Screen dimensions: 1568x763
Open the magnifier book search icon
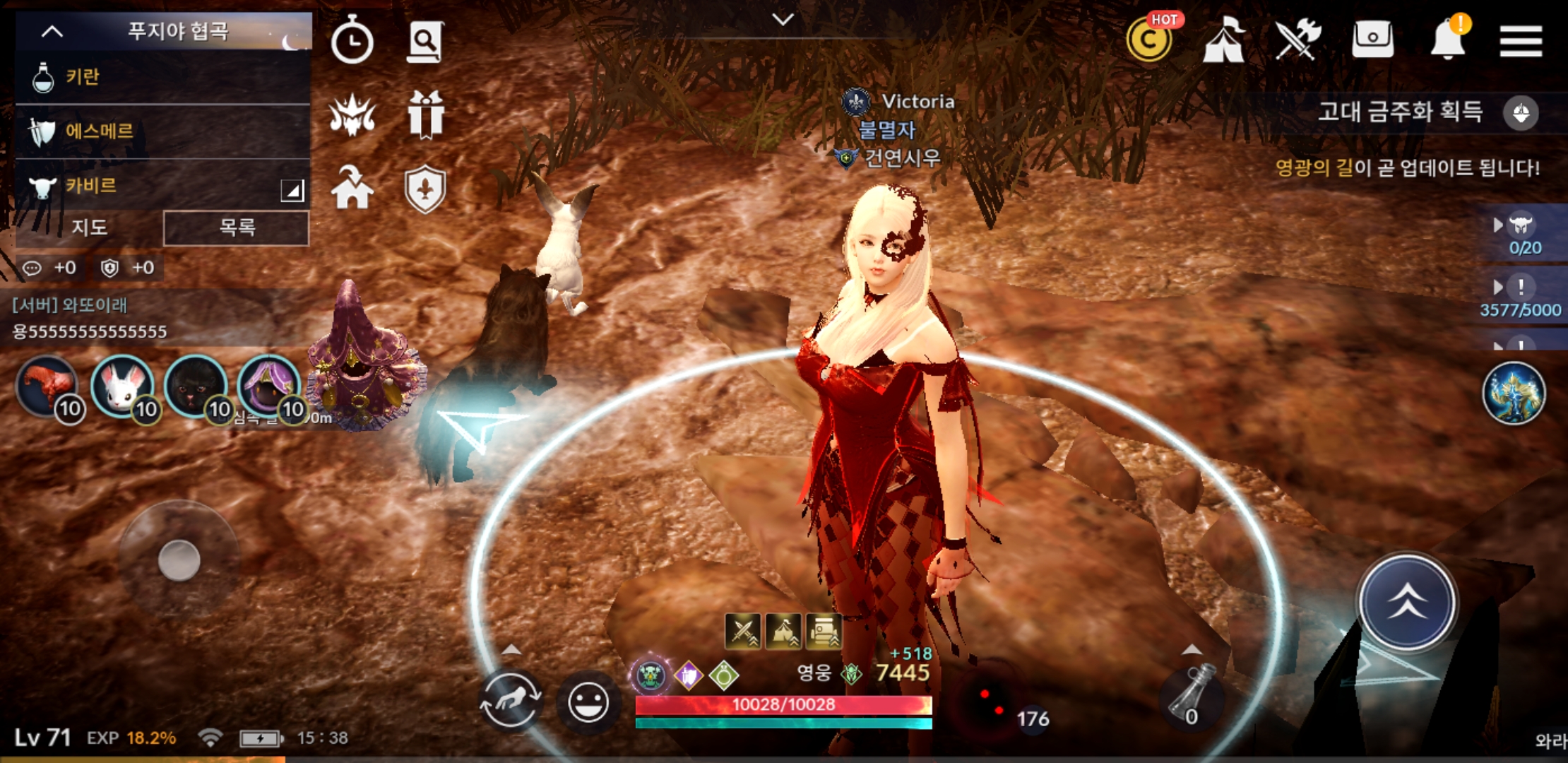click(425, 41)
